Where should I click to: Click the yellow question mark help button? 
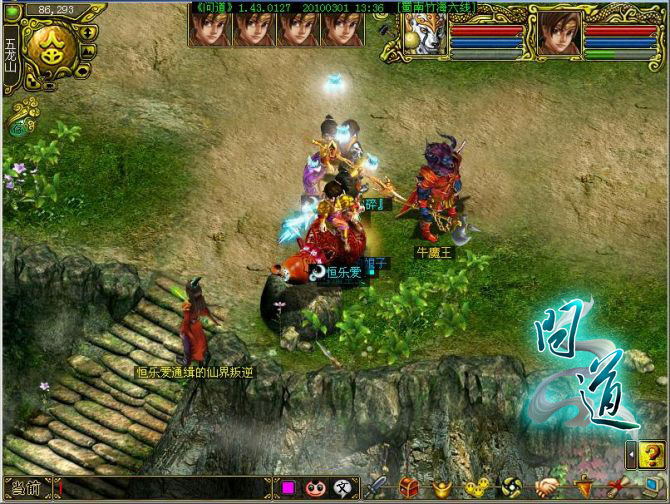click(x=650, y=455)
